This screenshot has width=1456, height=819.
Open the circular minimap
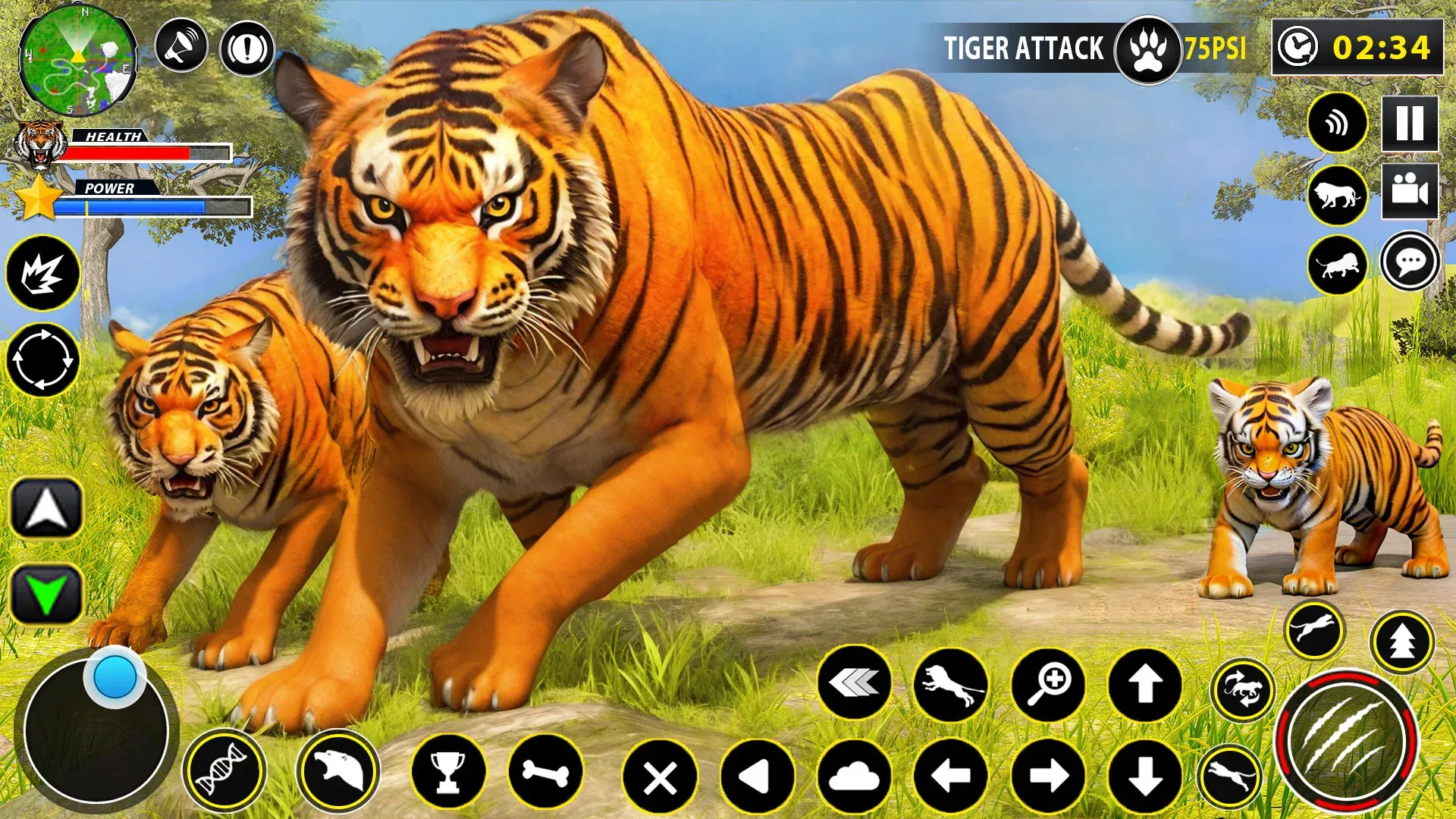(x=77, y=61)
